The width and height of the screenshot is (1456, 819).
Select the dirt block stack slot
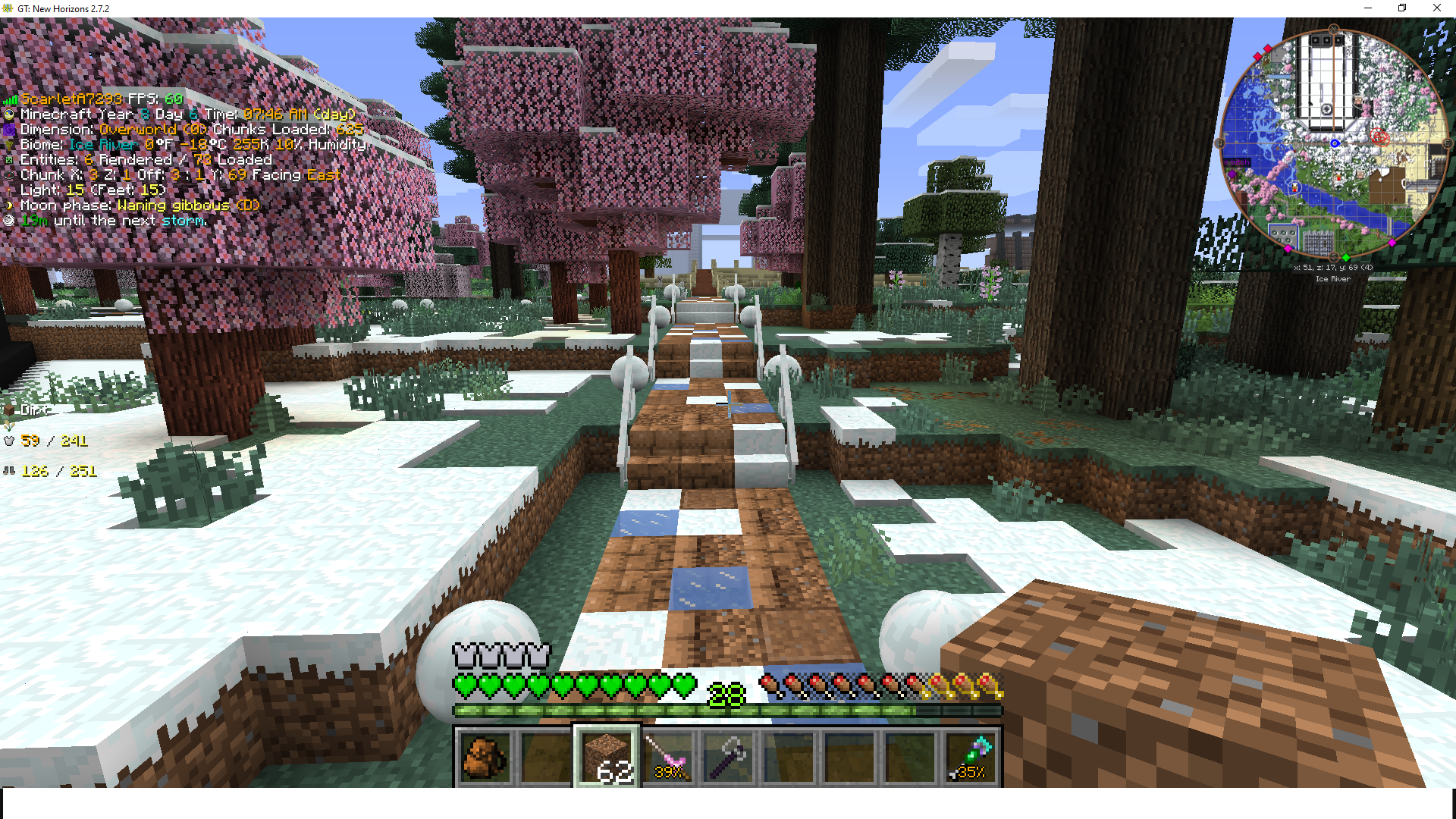(x=607, y=756)
